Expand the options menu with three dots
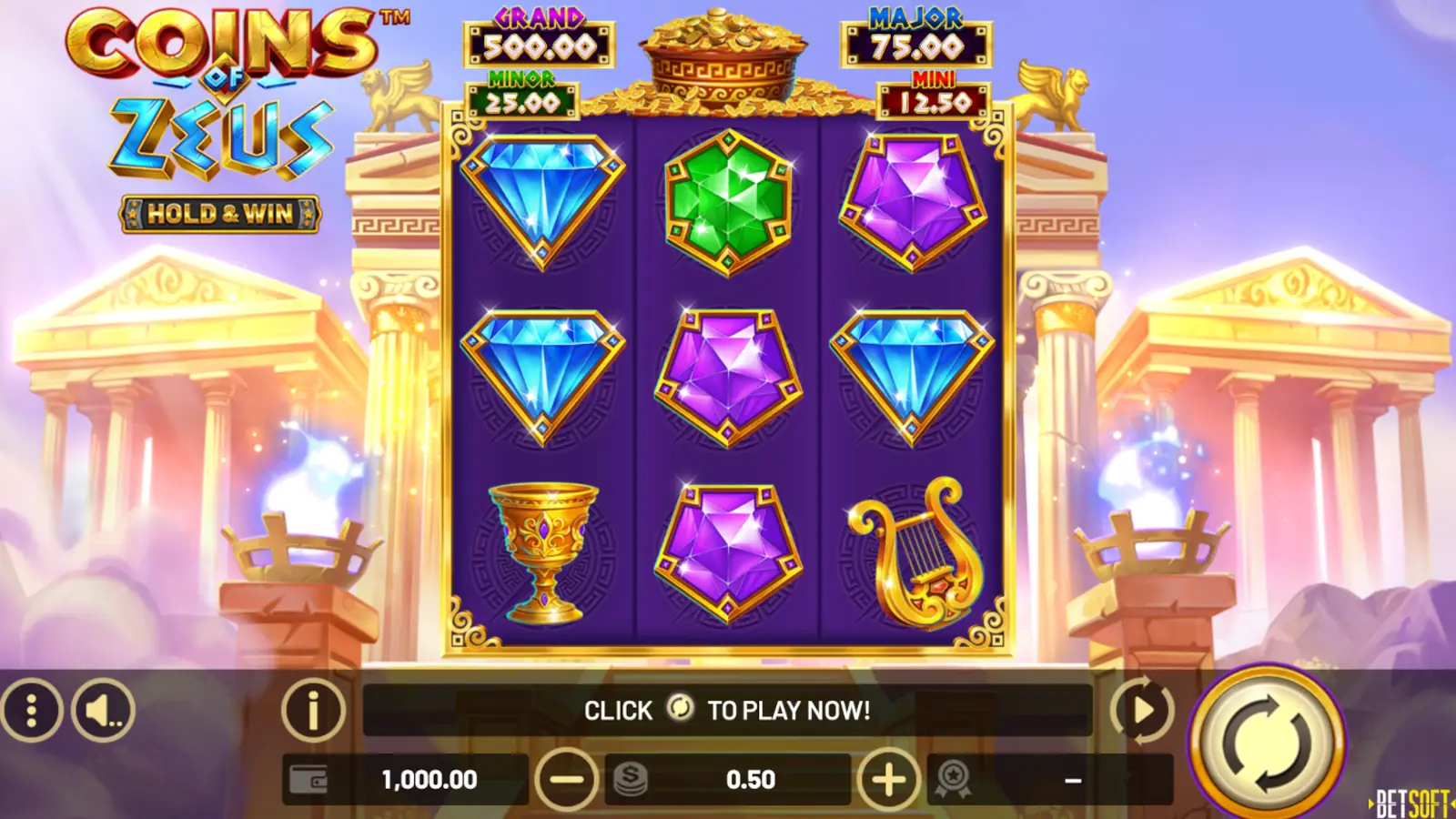Screen dimensions: 1456x819 [30, 710]
